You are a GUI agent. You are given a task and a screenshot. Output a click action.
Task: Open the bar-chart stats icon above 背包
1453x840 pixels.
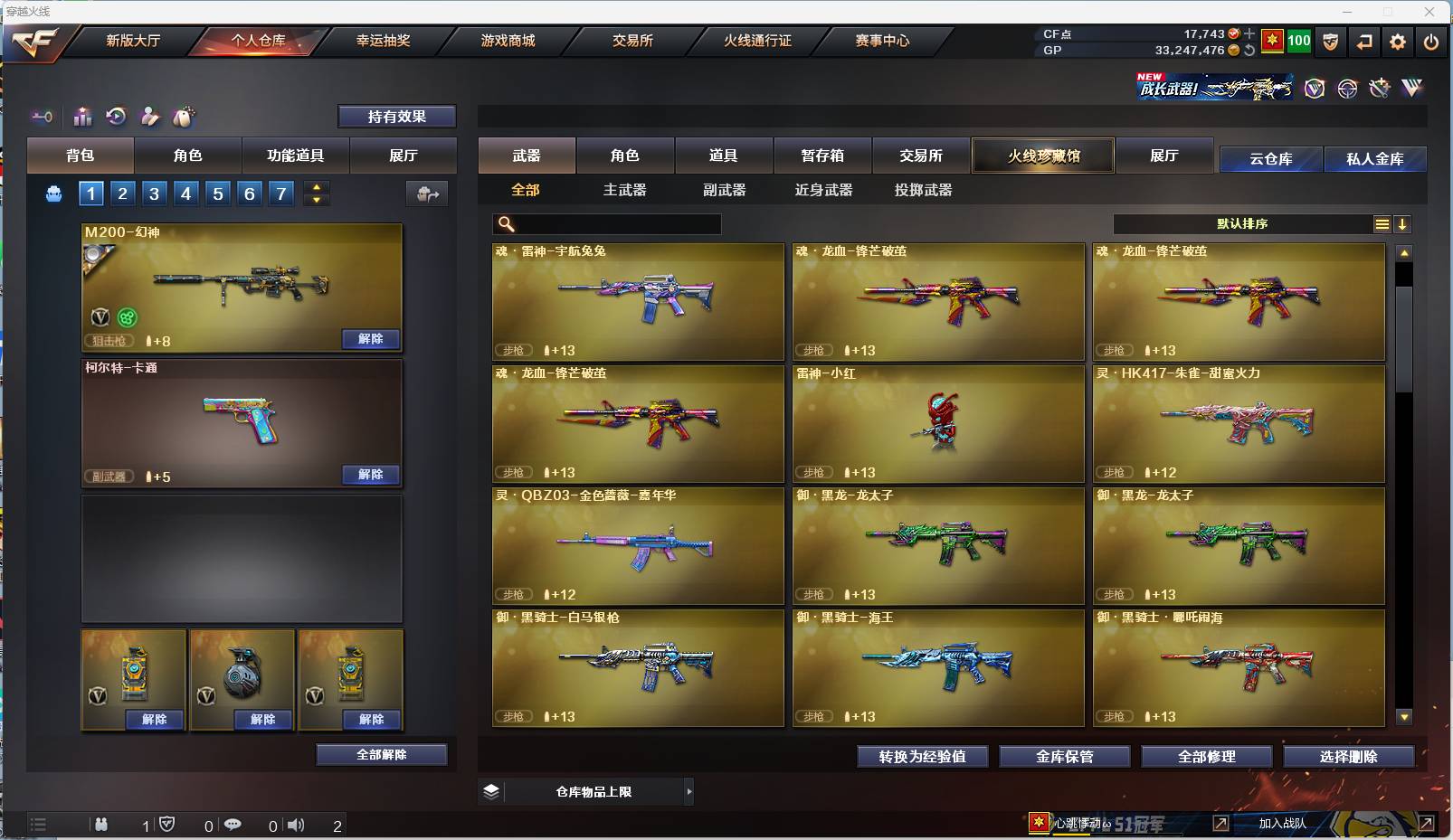(83, 117)
